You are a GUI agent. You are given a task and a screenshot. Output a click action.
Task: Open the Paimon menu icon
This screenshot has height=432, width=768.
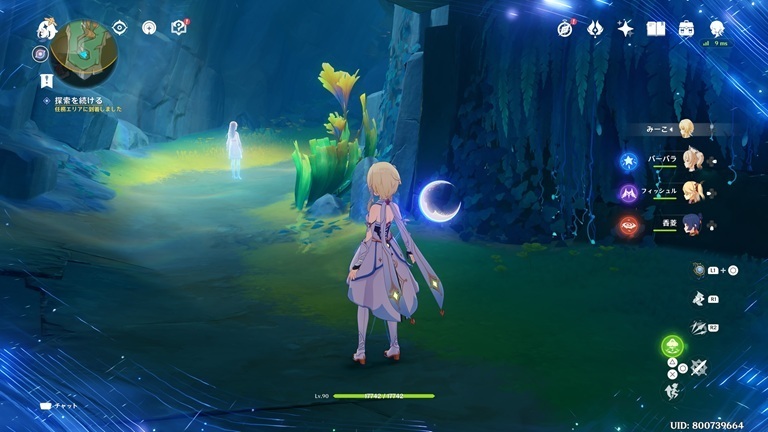pos(46,29)
